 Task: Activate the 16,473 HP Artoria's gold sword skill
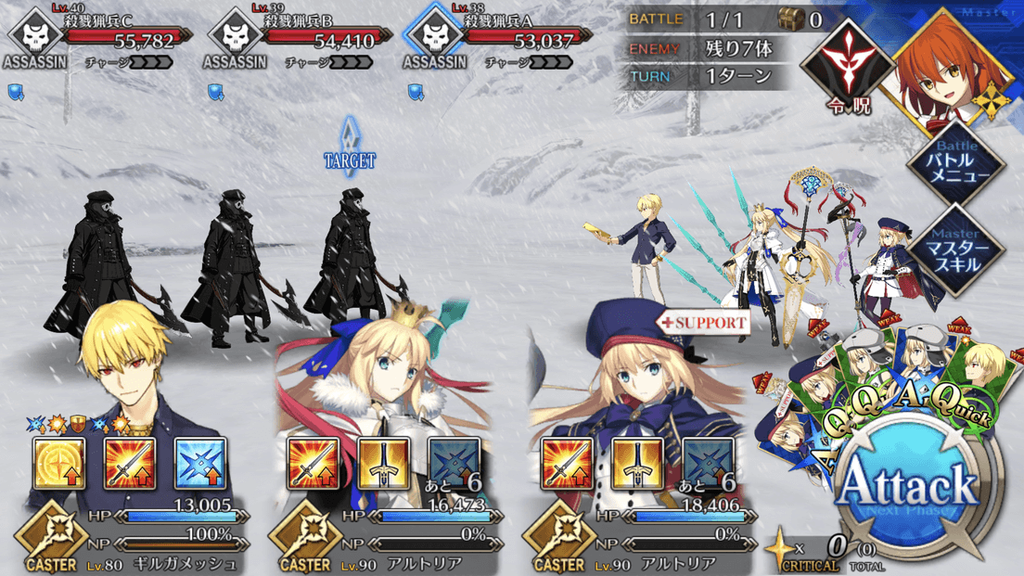click(x=383, y=463)
